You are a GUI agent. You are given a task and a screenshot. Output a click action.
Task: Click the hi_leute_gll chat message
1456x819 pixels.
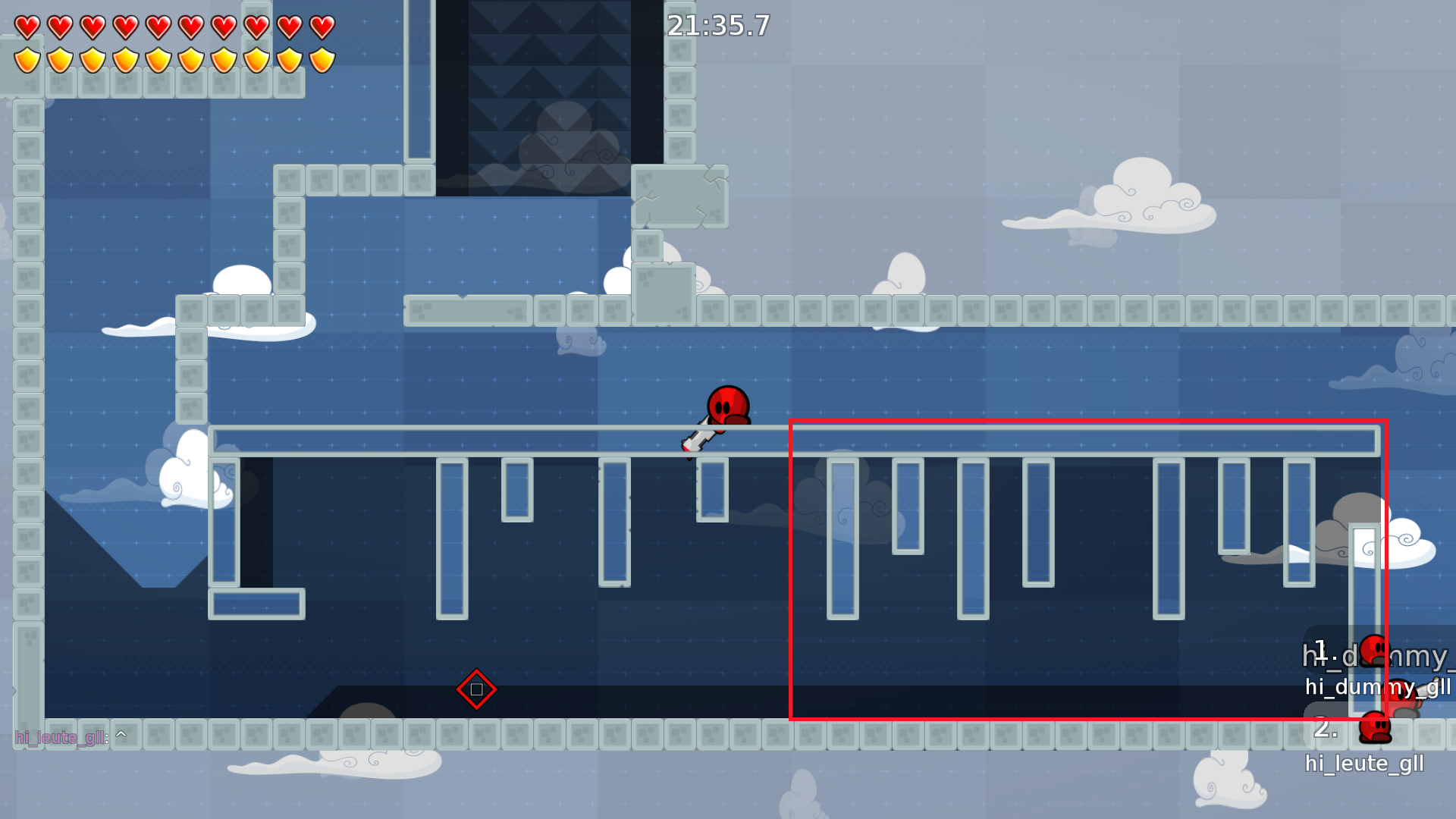[x=61, y=736]
